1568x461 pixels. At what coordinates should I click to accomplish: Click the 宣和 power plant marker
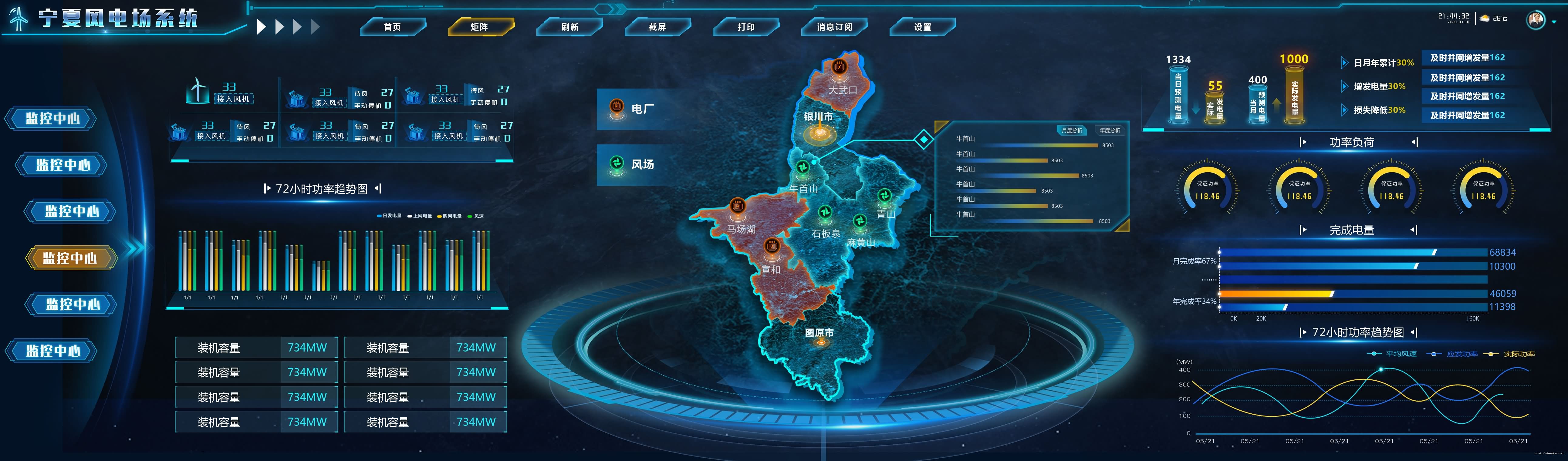[771, 246]
